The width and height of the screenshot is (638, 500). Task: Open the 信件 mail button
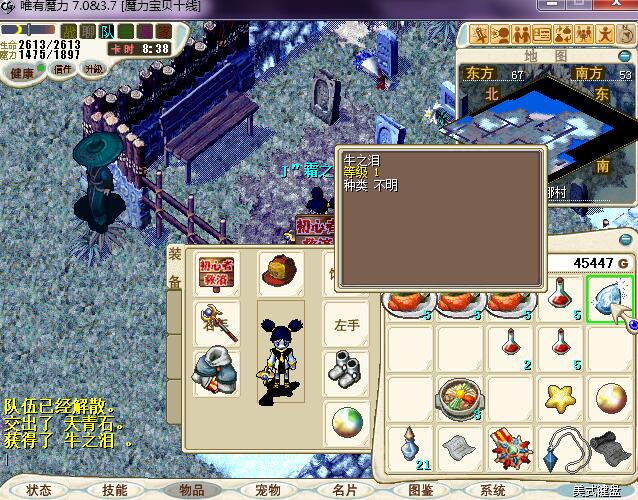point(63,70)
